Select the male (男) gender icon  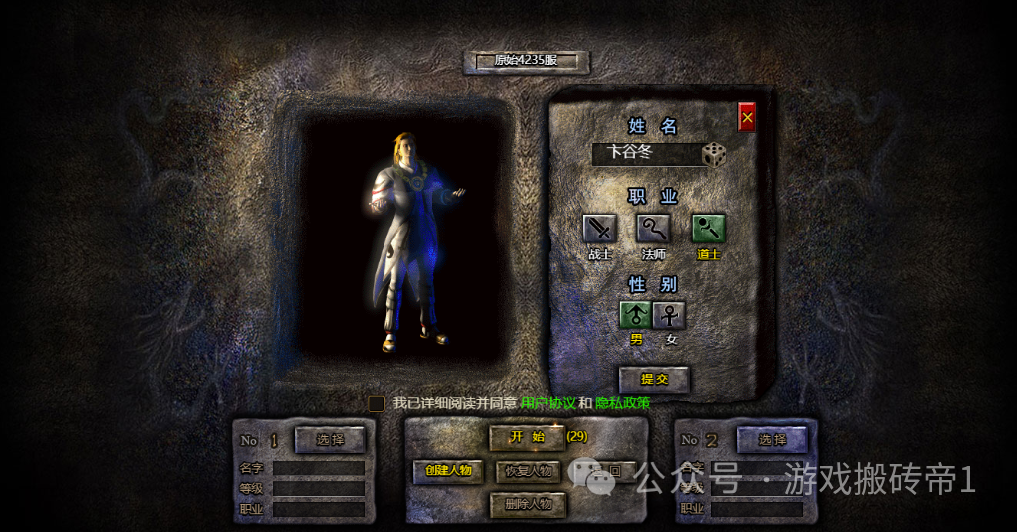click(x=635, y=316)
